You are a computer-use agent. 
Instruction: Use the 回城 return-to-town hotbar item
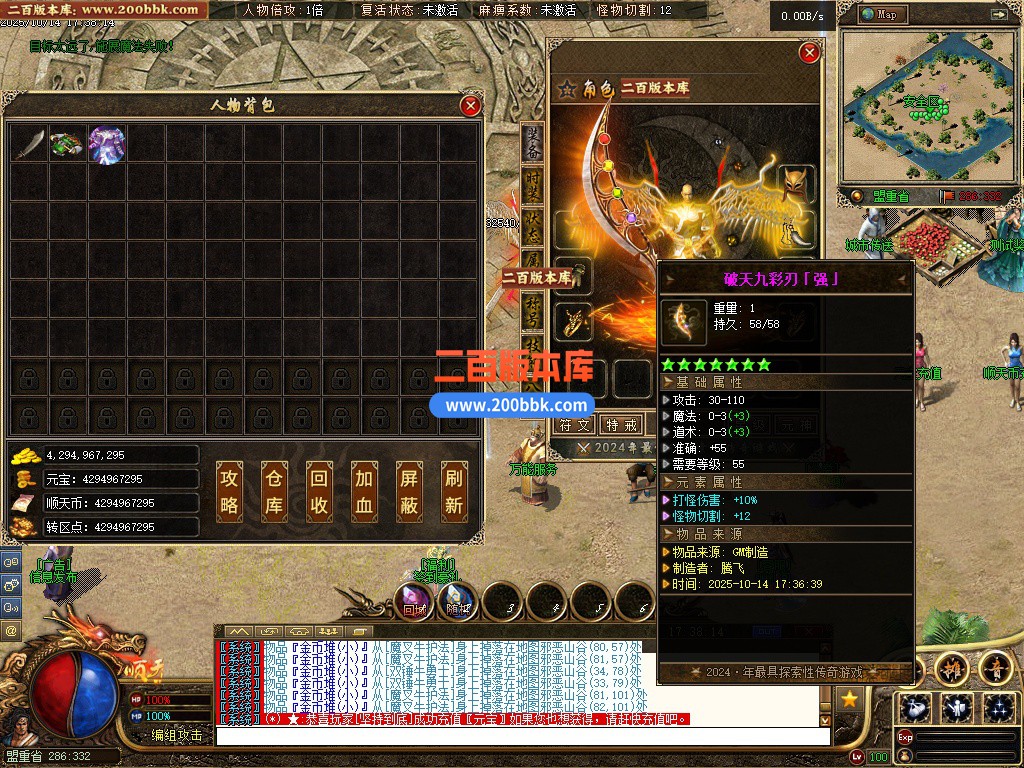[413, 599]
